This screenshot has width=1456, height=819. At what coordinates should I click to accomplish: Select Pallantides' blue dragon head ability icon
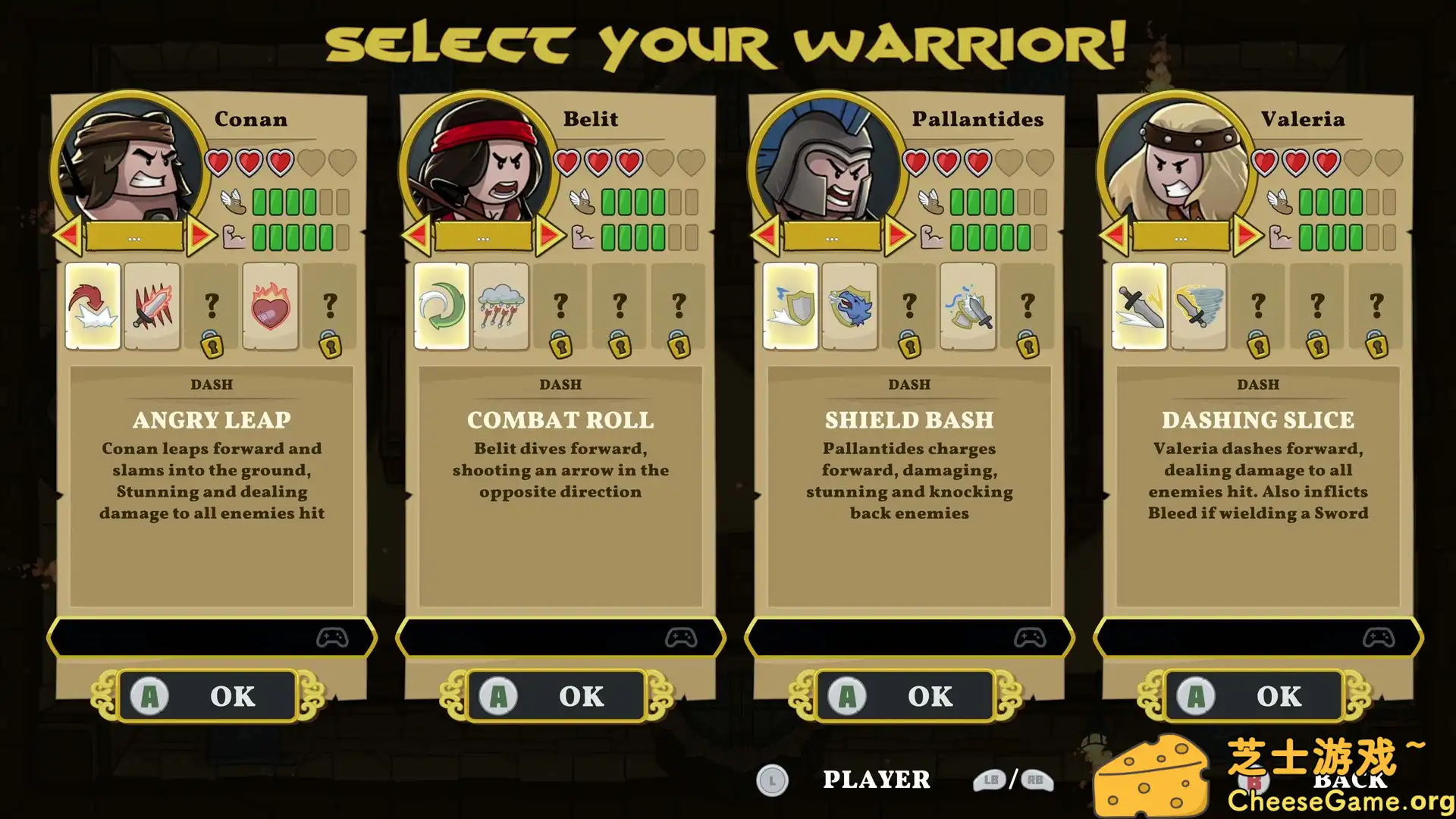(x=849, y=306)
